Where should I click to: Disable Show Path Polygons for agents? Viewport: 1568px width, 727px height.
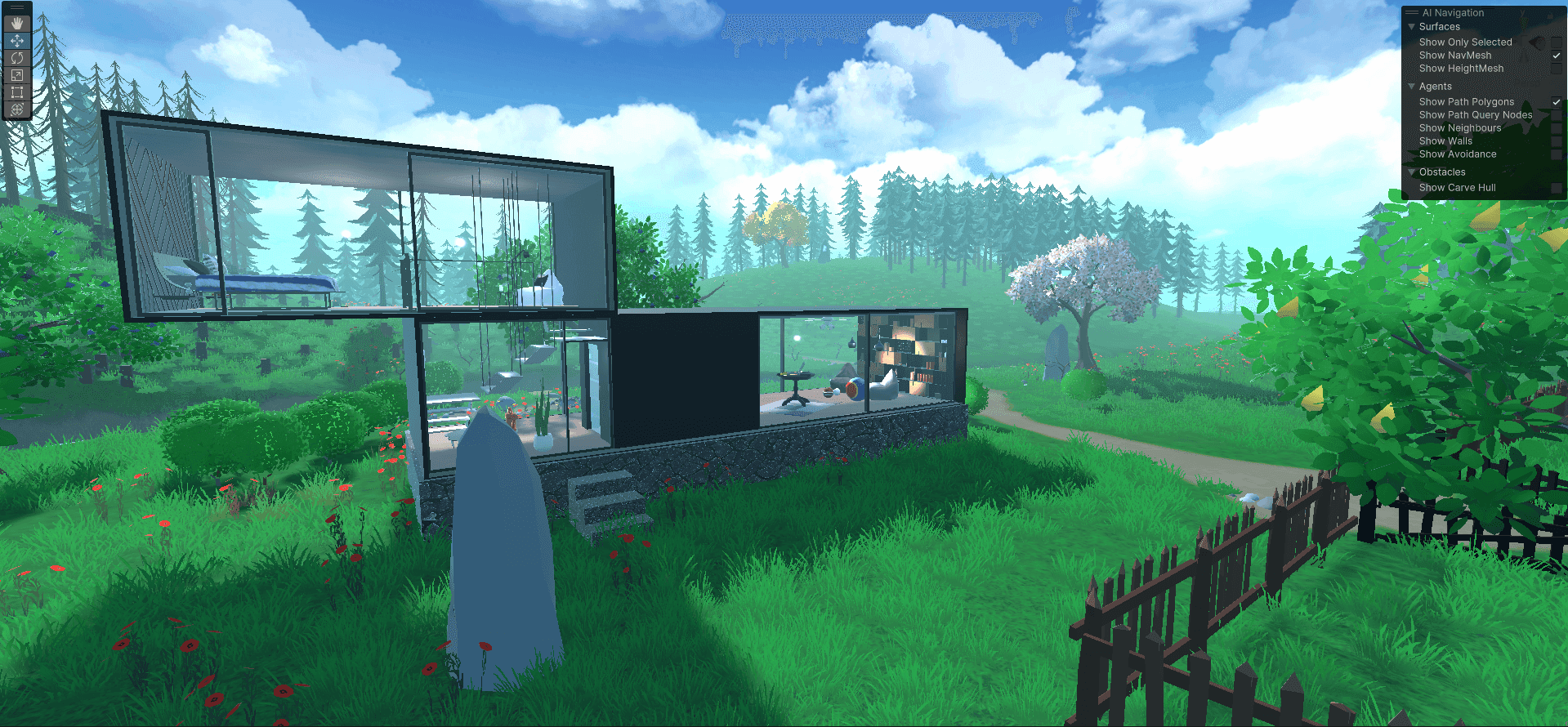[1557, 101]
